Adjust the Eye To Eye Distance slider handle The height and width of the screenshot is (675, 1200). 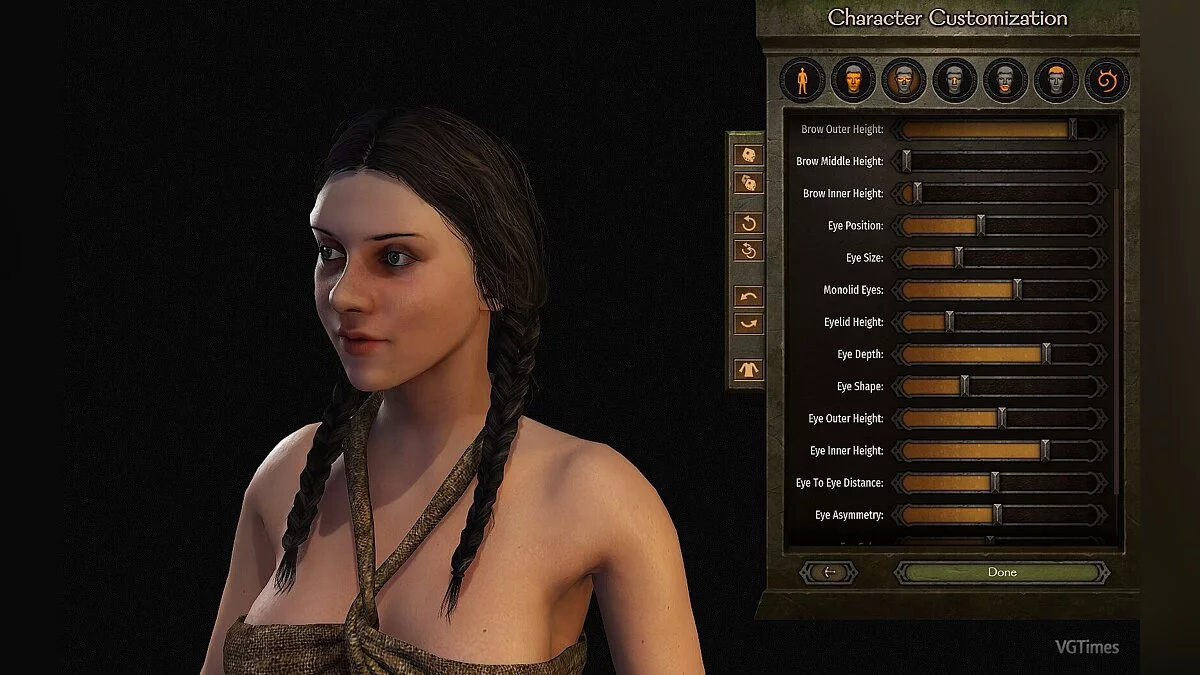click(x=994, y=483)
